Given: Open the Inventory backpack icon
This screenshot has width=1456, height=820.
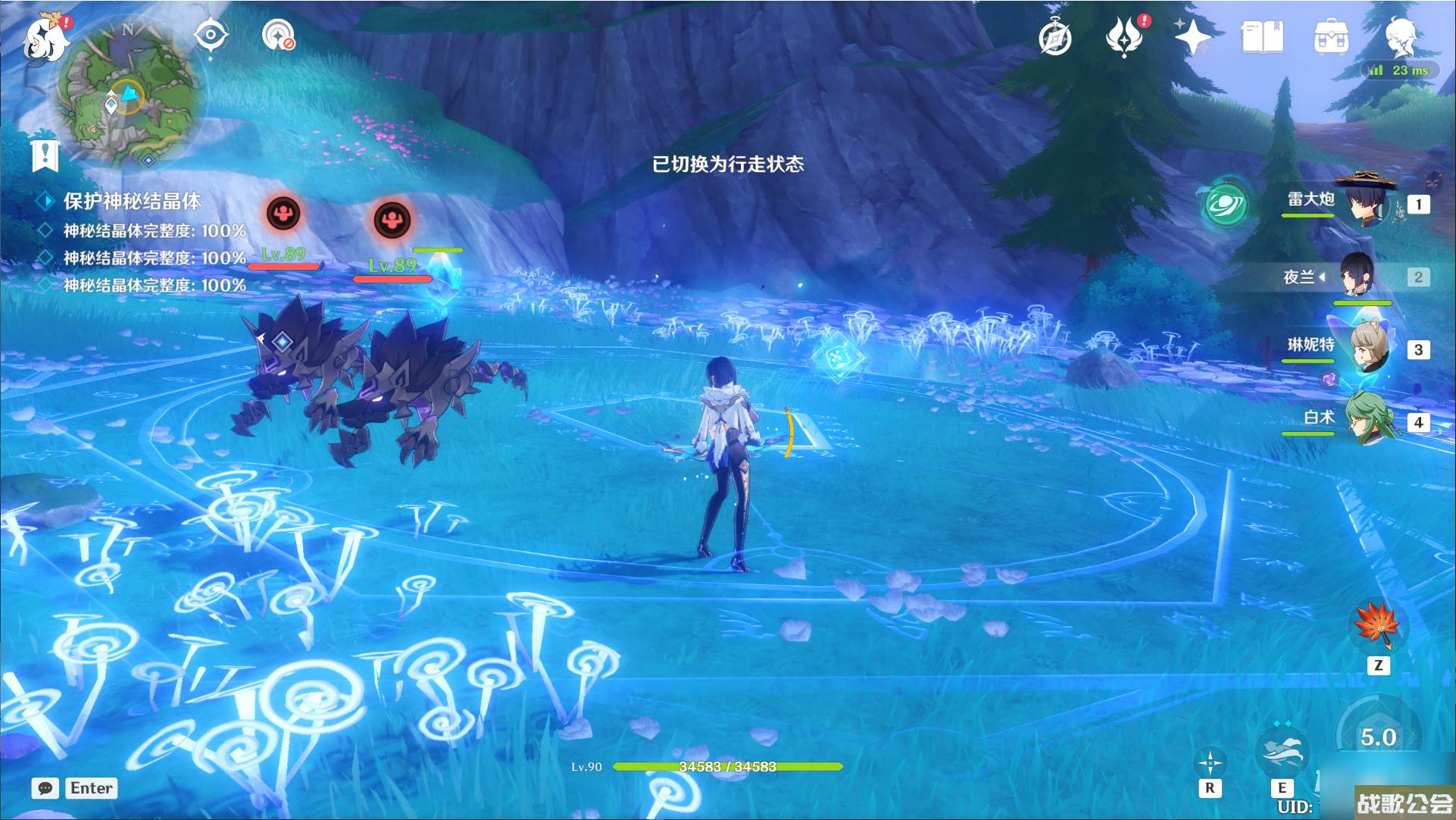Looking at the screenshot, I should 1331,36.
